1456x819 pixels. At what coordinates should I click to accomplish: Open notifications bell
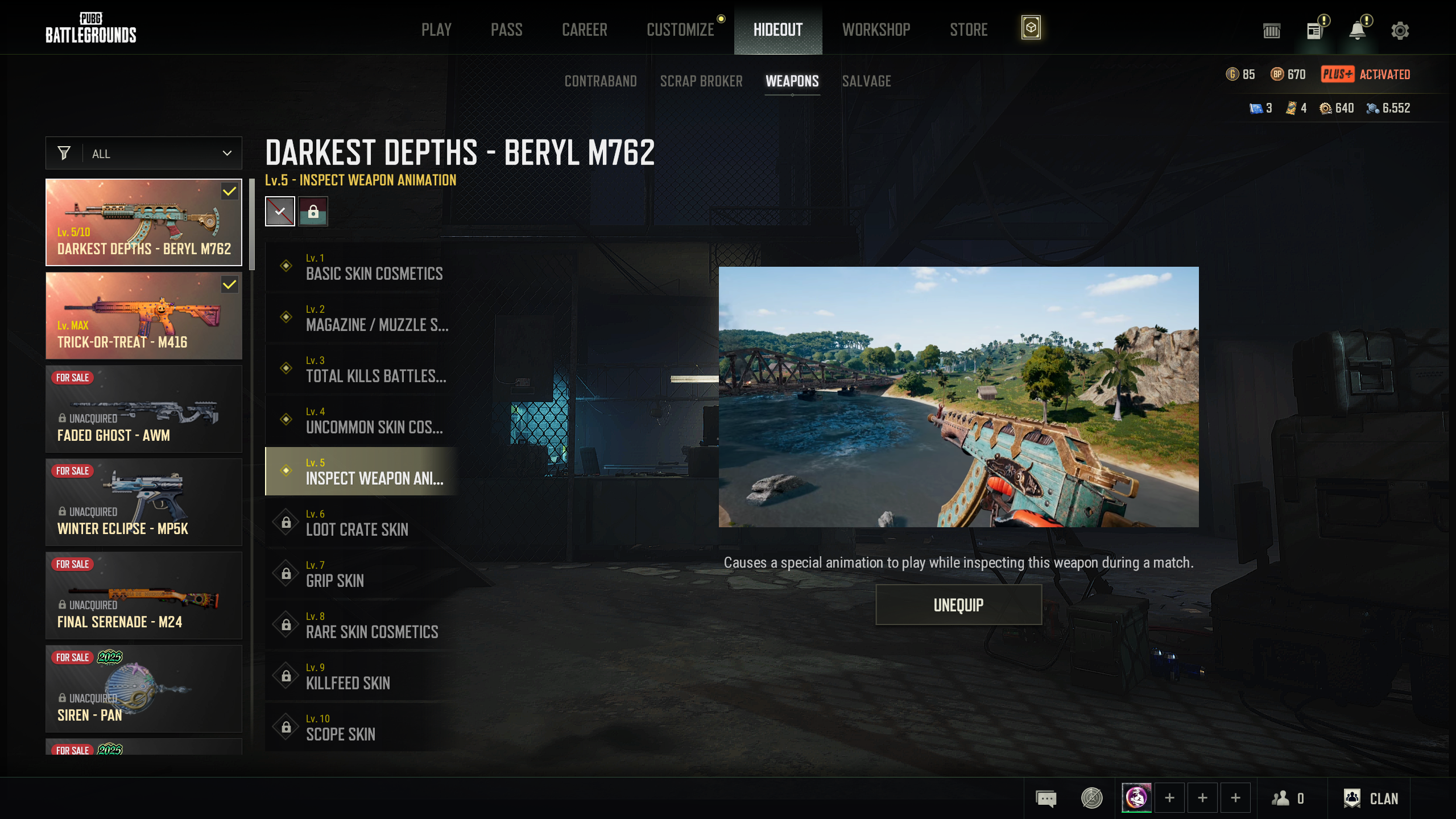[x=1358, y=30]
